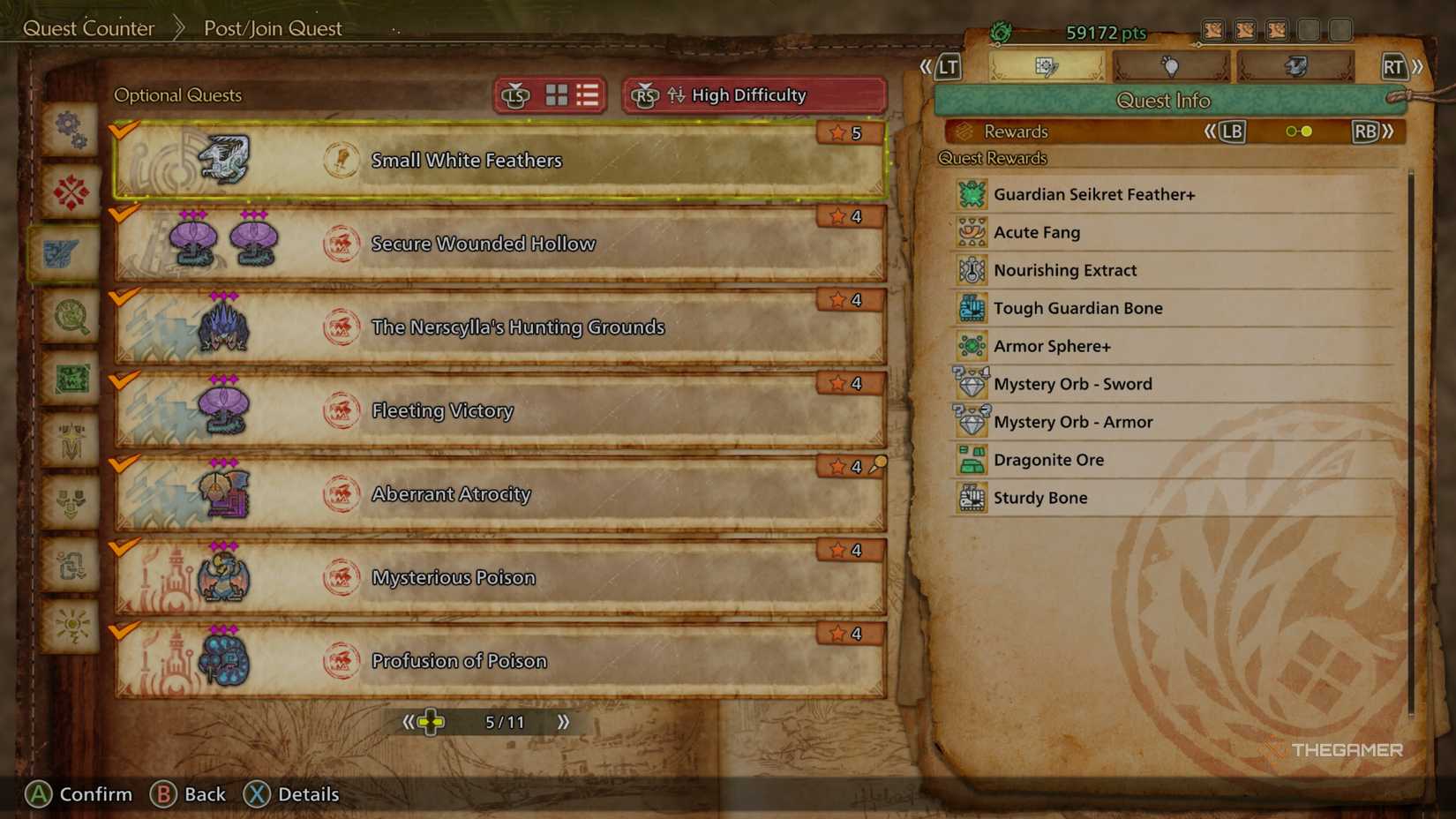This screenshot has width=1456, height=819.
Task: Click the 5/11 page indicator
Action: [504, 721]
